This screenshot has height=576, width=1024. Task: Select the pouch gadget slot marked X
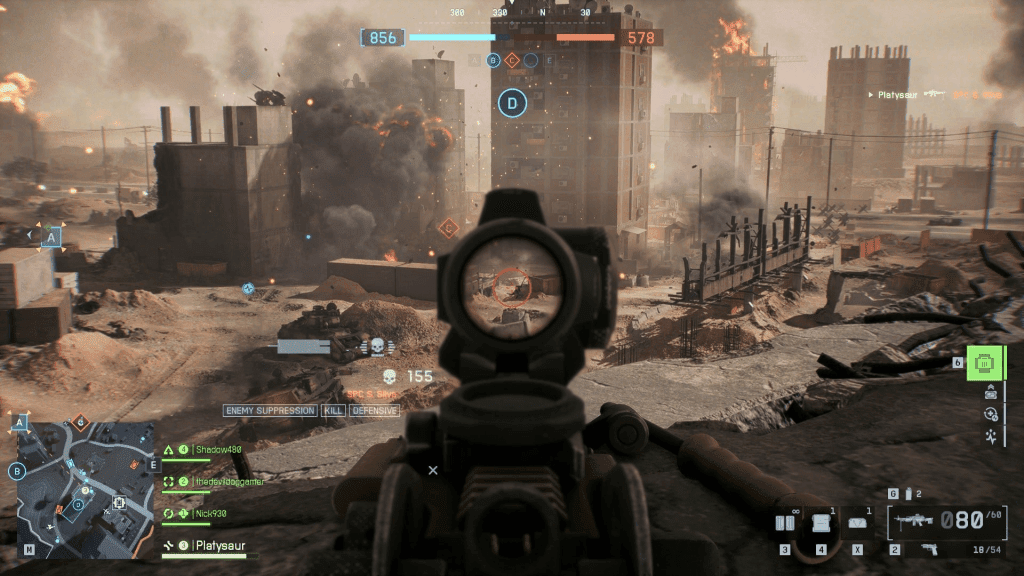(857, 522)
